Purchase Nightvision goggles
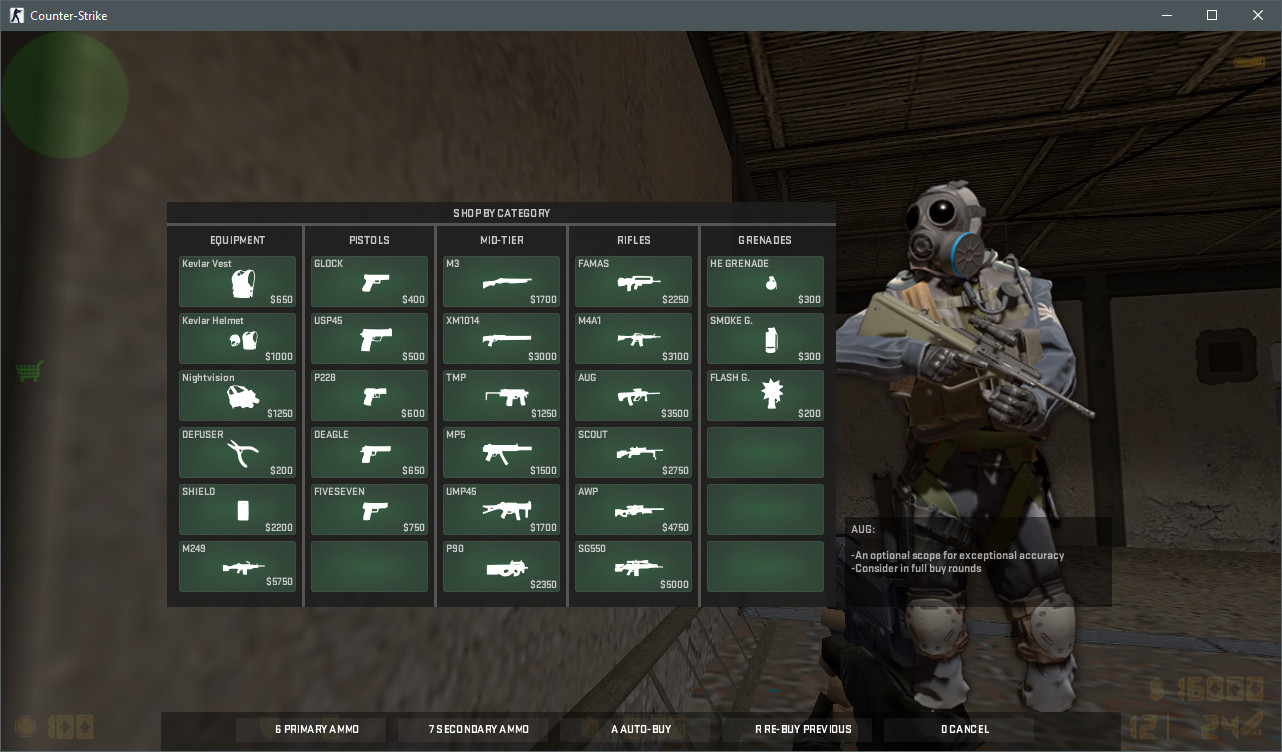The image size is (1282, 752). [x=236, y=395]
